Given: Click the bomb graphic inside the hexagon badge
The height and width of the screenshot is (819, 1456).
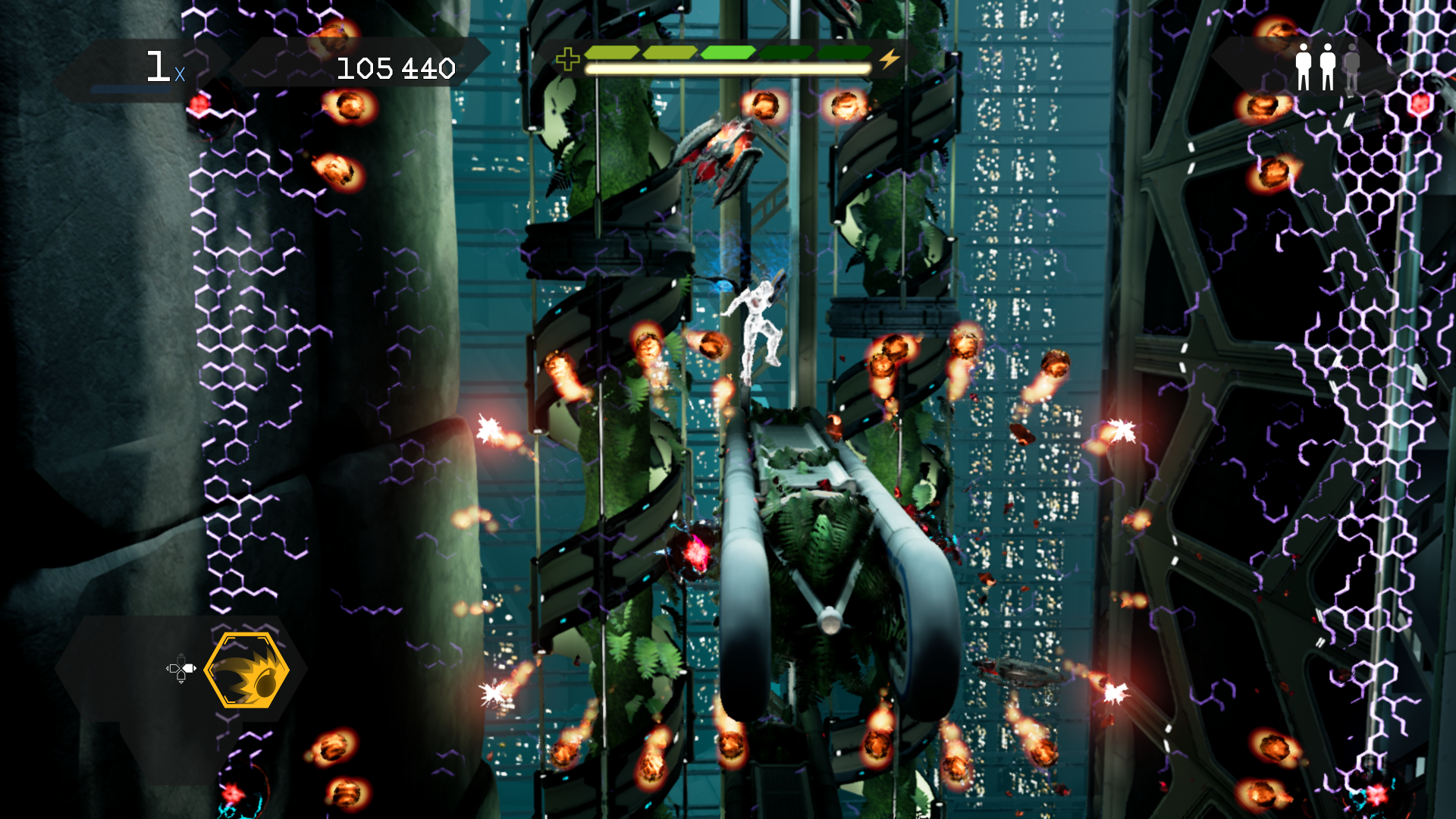Looking at the screenshot, I should coord(267,684).
